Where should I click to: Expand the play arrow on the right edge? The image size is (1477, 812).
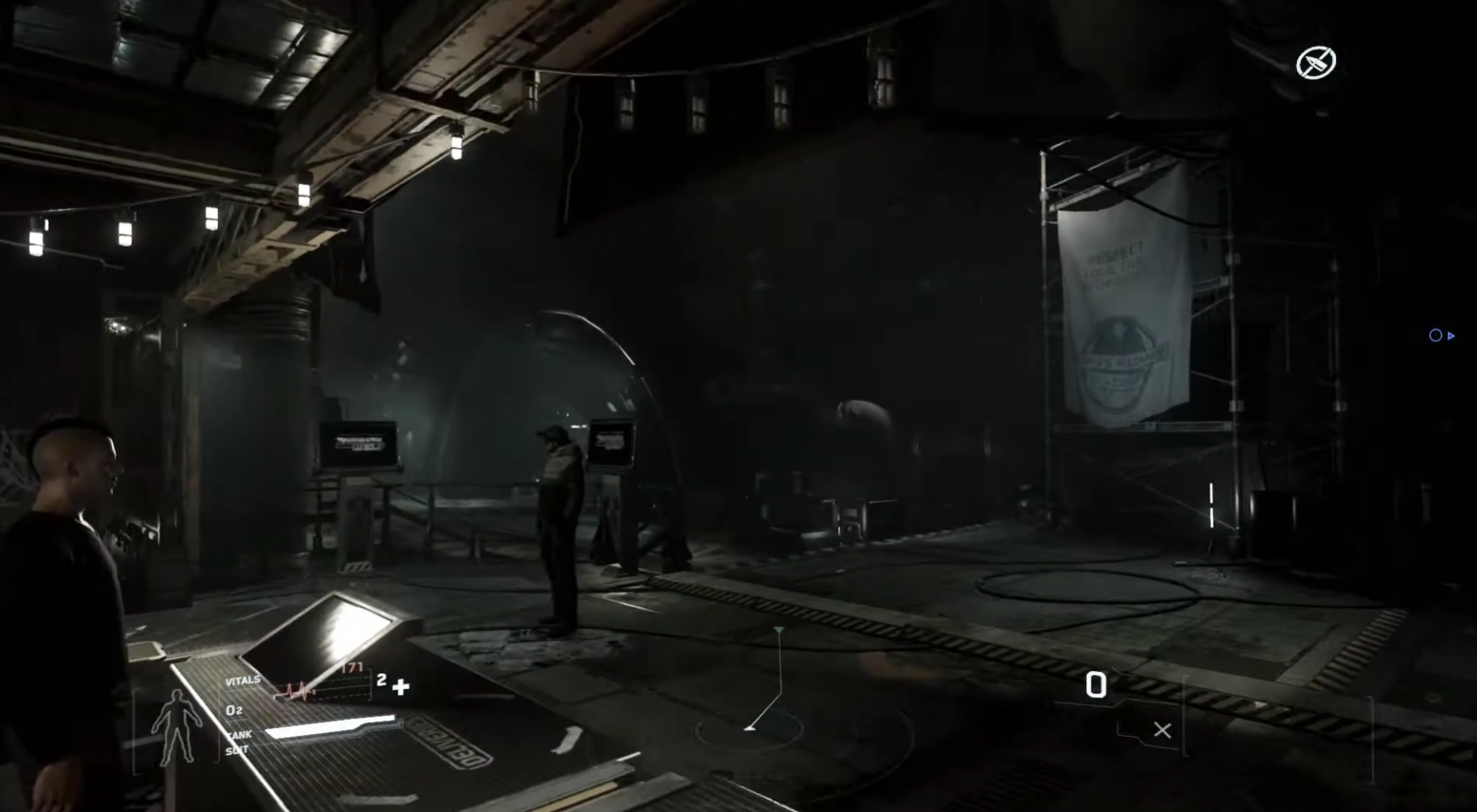(1451, 335)
